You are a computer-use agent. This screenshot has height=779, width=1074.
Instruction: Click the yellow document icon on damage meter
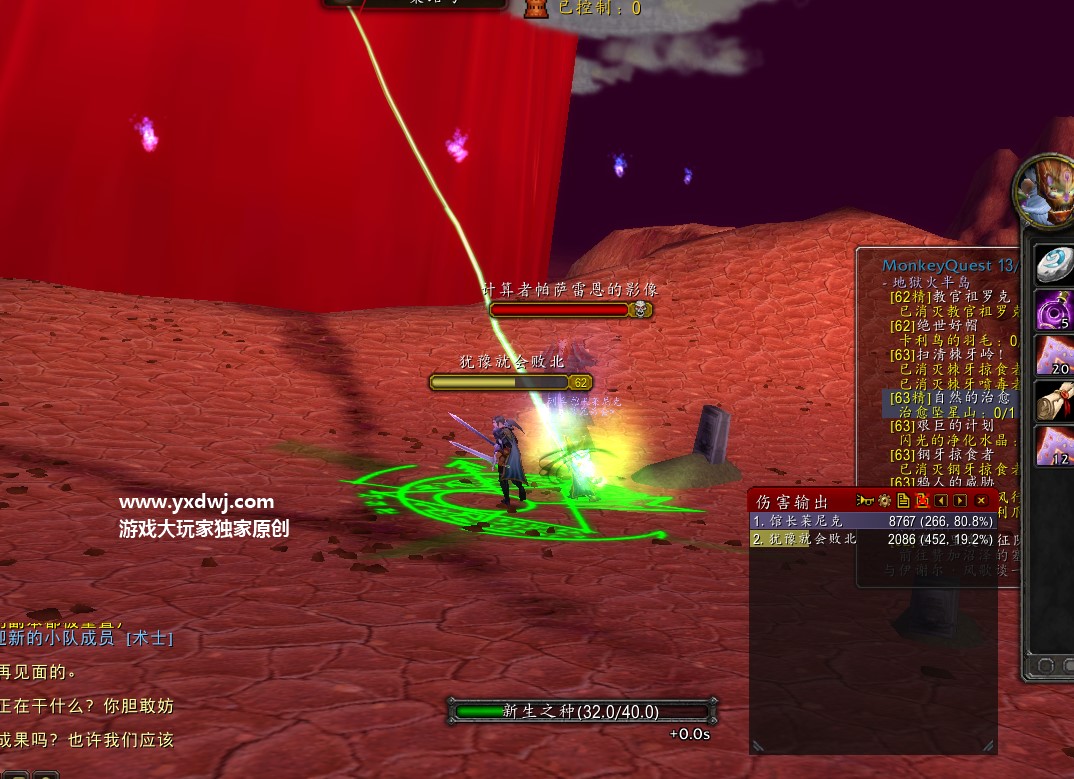[903, 500]
